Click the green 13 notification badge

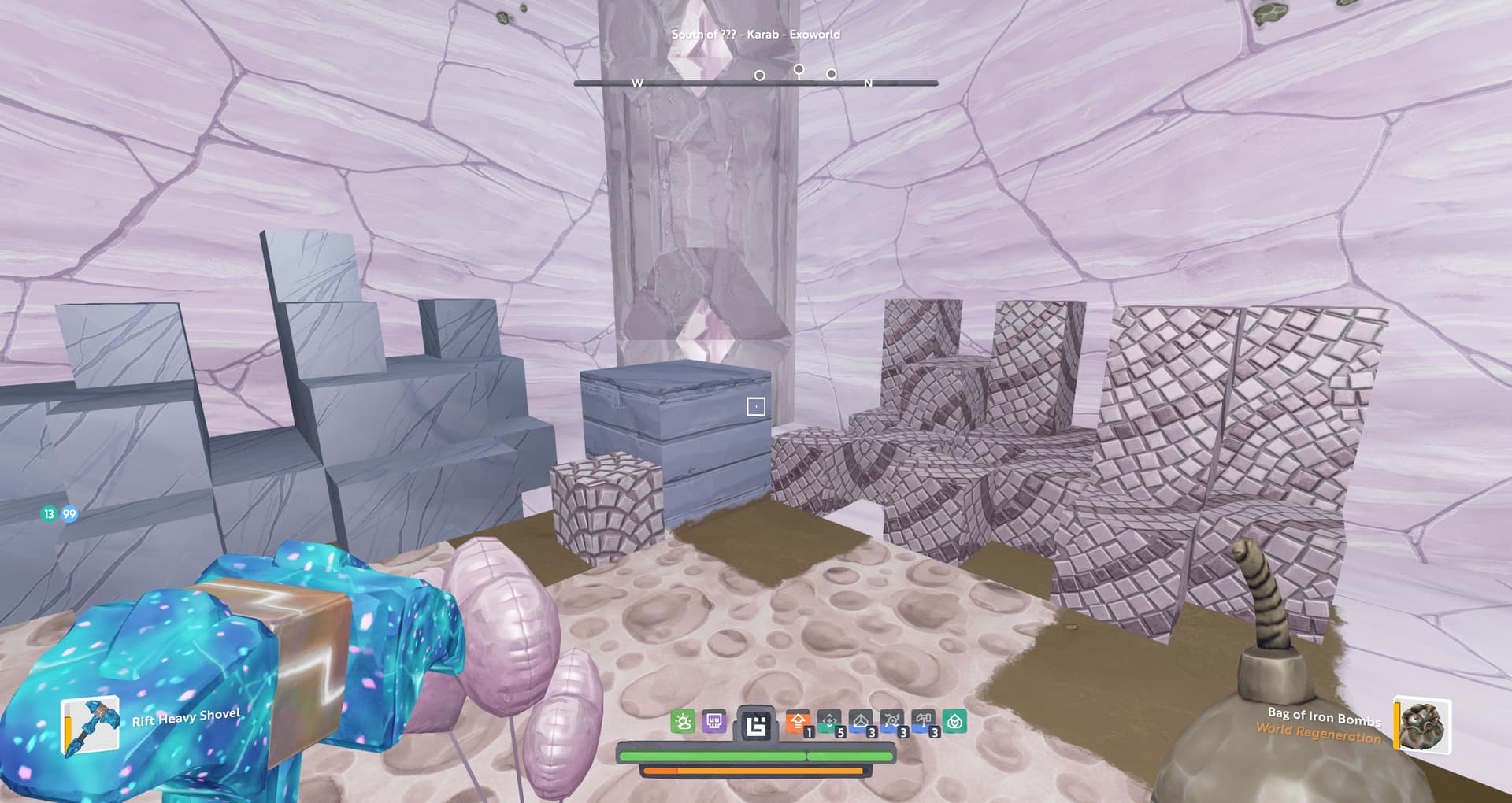pyautogui.click(x=49, y=514)
